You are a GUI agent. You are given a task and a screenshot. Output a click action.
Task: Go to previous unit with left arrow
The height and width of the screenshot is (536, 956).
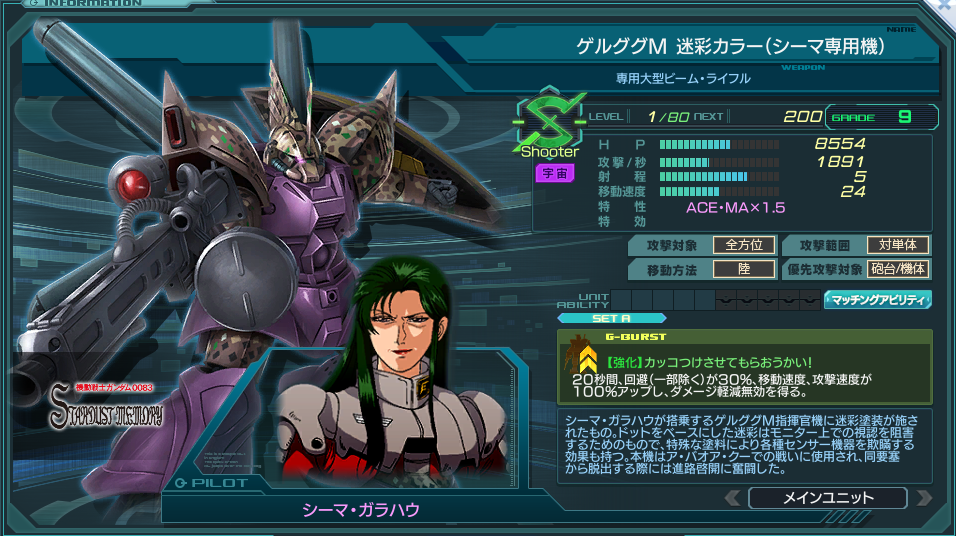click(733, 498)
